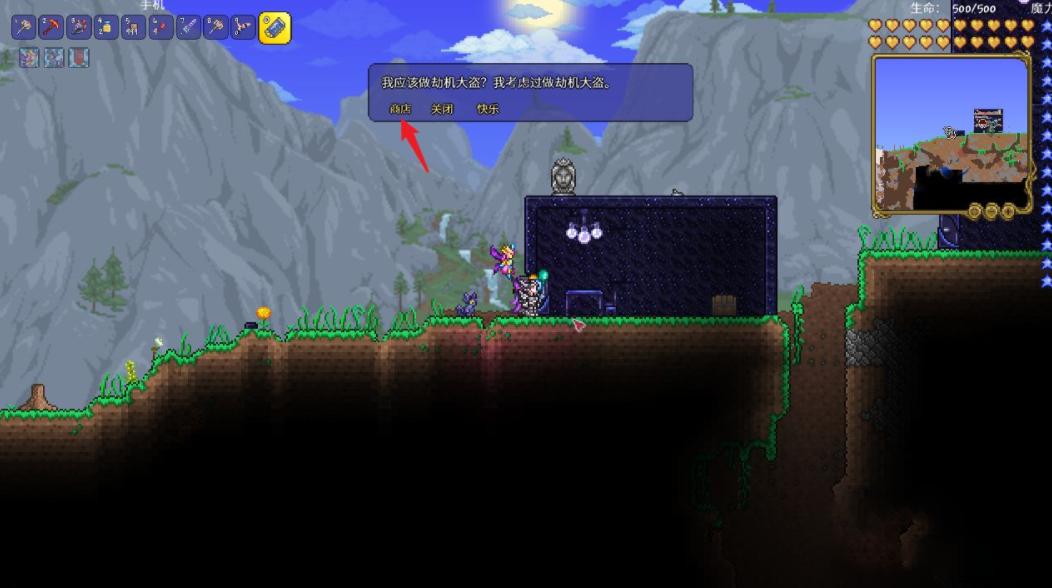This screenshot has width=1052, height=588.
Task: Click the minimap zoom-out minus button
Action: point(991,211)
